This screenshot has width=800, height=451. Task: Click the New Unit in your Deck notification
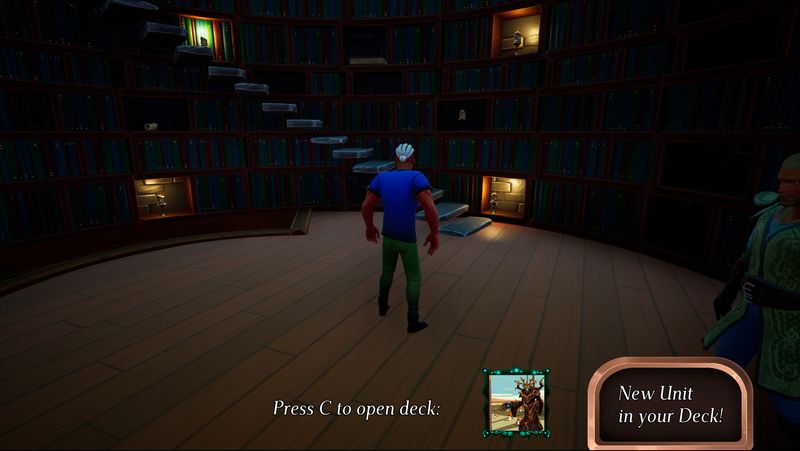click(669, 404)
